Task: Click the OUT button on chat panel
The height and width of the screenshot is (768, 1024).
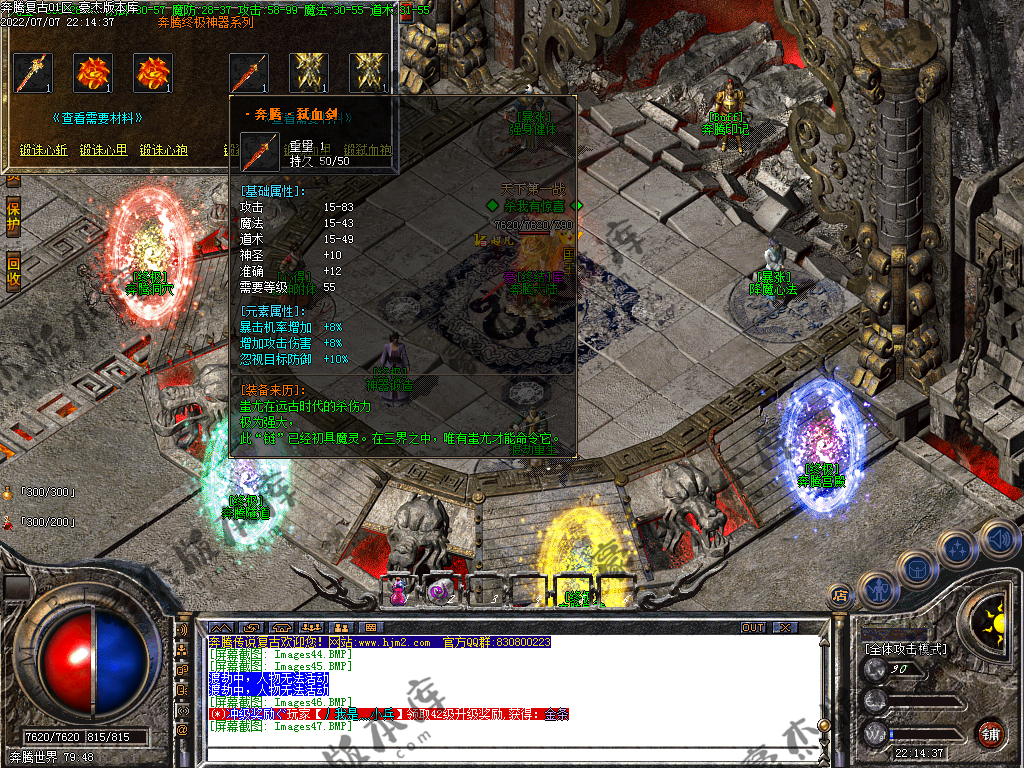Action: pyautogui.click(x=753, y=628)
